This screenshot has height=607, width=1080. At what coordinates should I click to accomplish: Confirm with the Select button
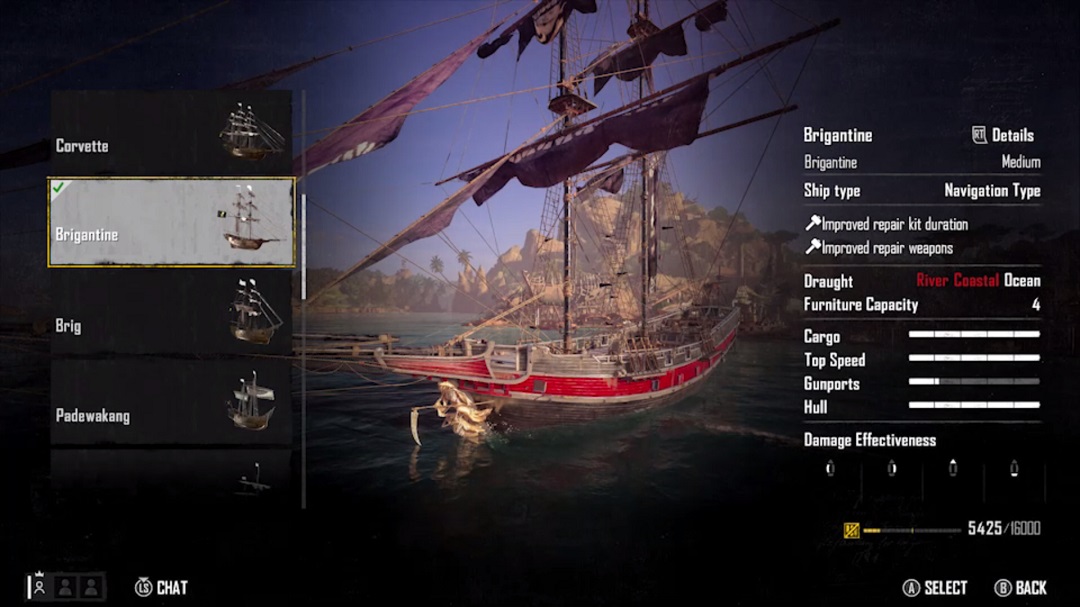point(935,587)
